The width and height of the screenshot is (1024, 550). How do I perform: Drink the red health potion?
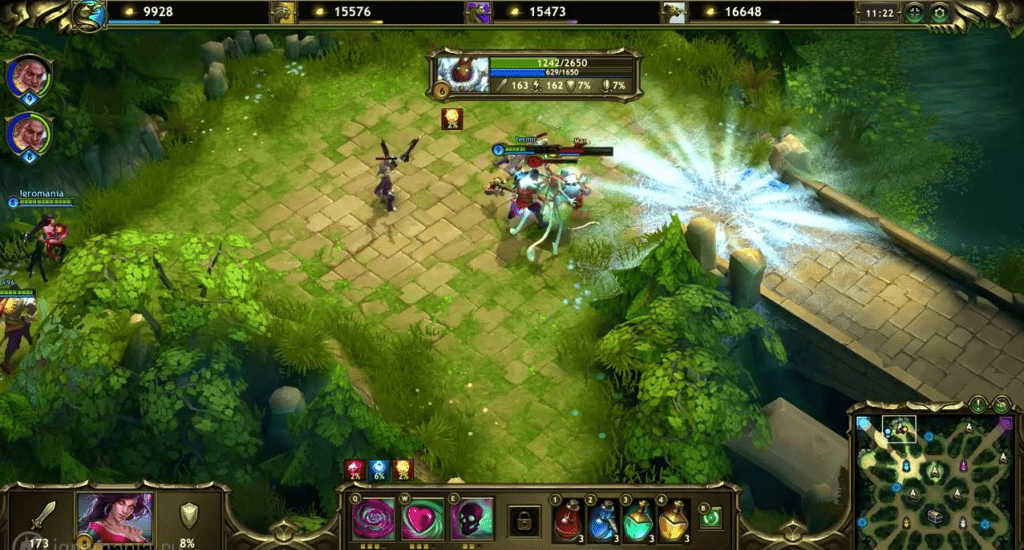tap(568, 520)
